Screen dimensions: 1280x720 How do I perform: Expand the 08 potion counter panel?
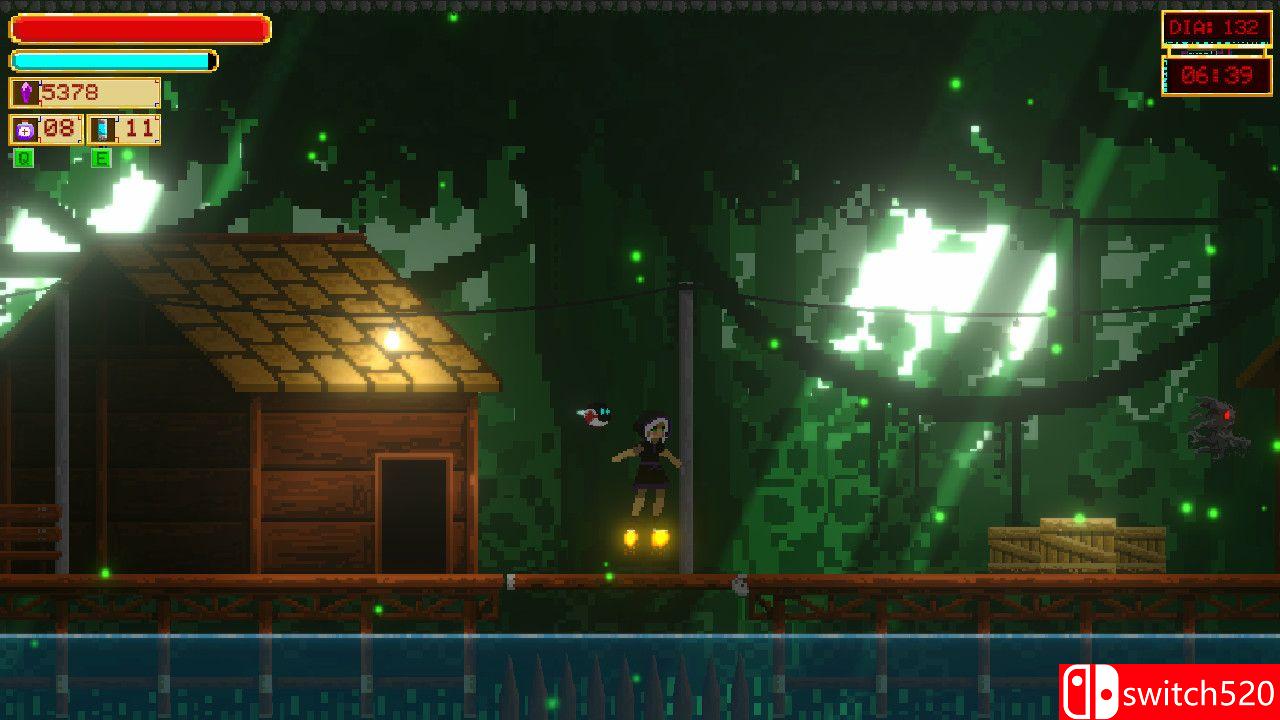45,127
